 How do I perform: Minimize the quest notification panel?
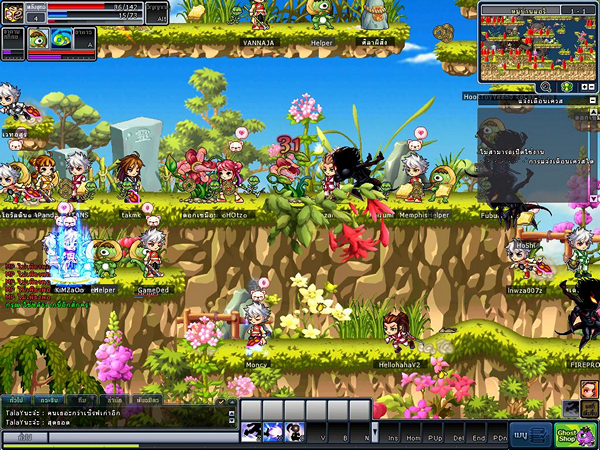click(x=593, y=101)
